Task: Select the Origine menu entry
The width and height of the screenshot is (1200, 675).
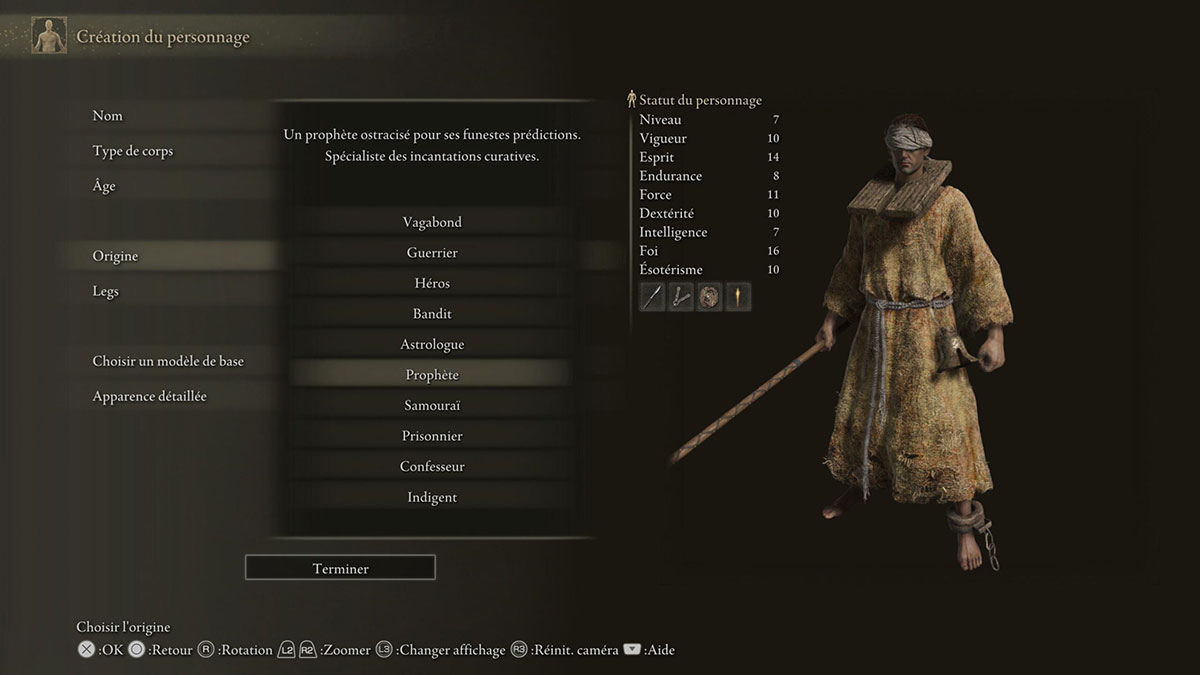Action: [x=115, y=256]
